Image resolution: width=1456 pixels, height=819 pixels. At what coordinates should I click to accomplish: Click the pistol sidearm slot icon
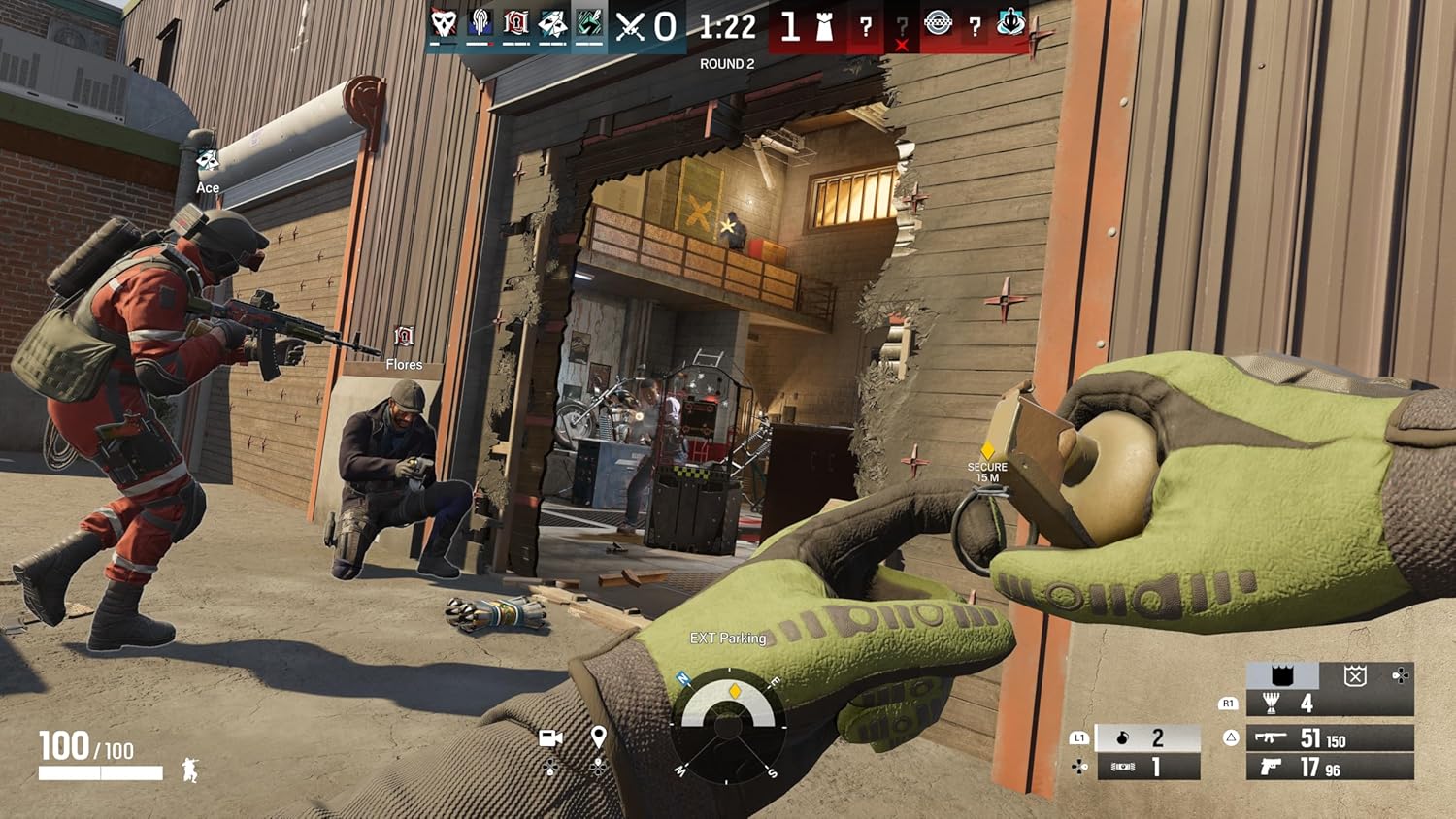click(x=1272, y=770)
